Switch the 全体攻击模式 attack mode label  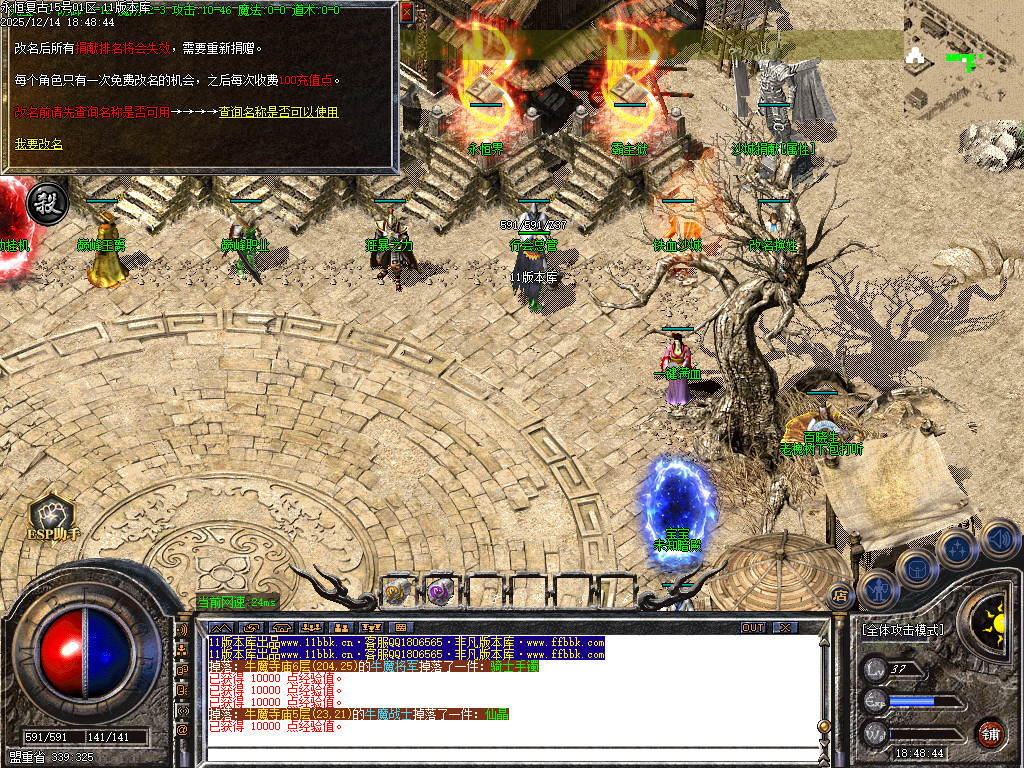(x=902, y=631)
